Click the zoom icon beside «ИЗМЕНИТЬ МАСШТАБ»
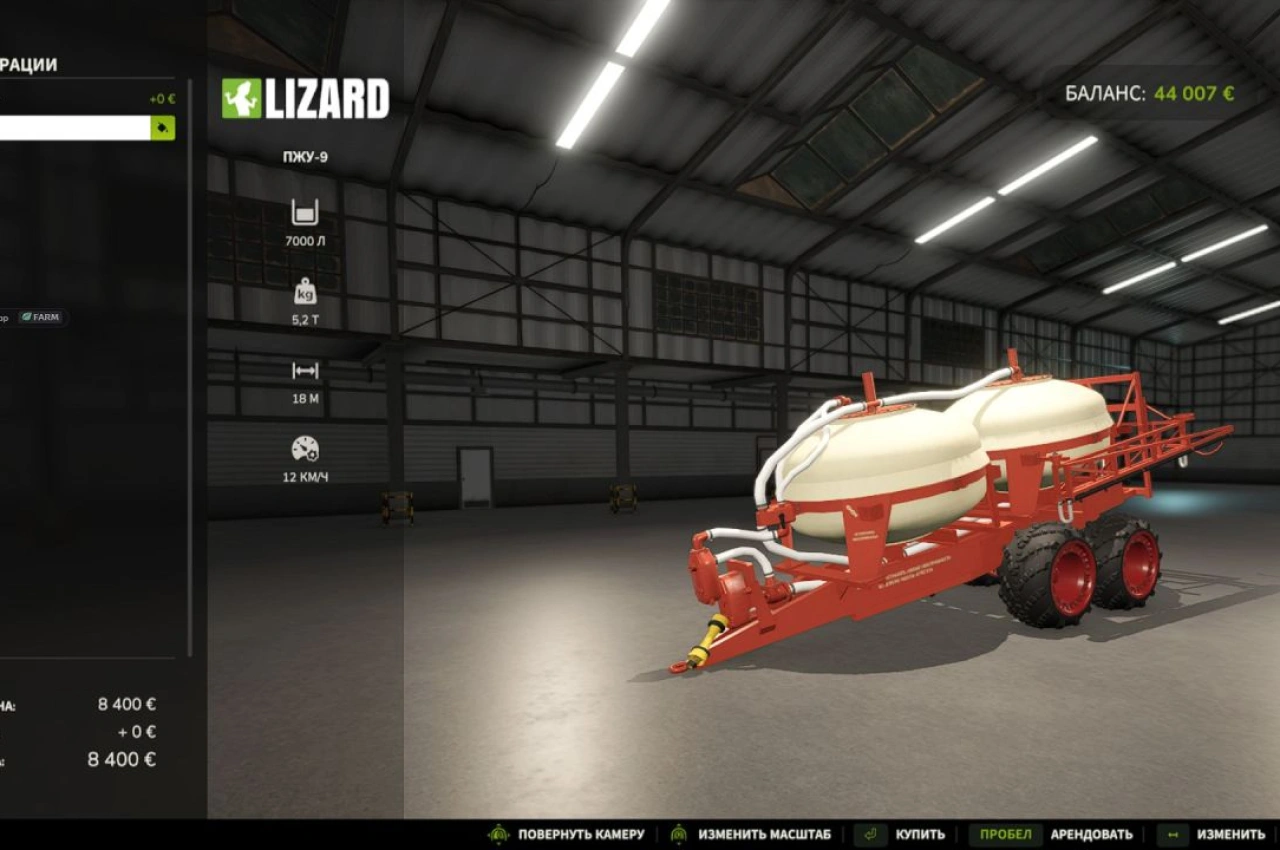The image size is (1280, 850). coord(679,833)
